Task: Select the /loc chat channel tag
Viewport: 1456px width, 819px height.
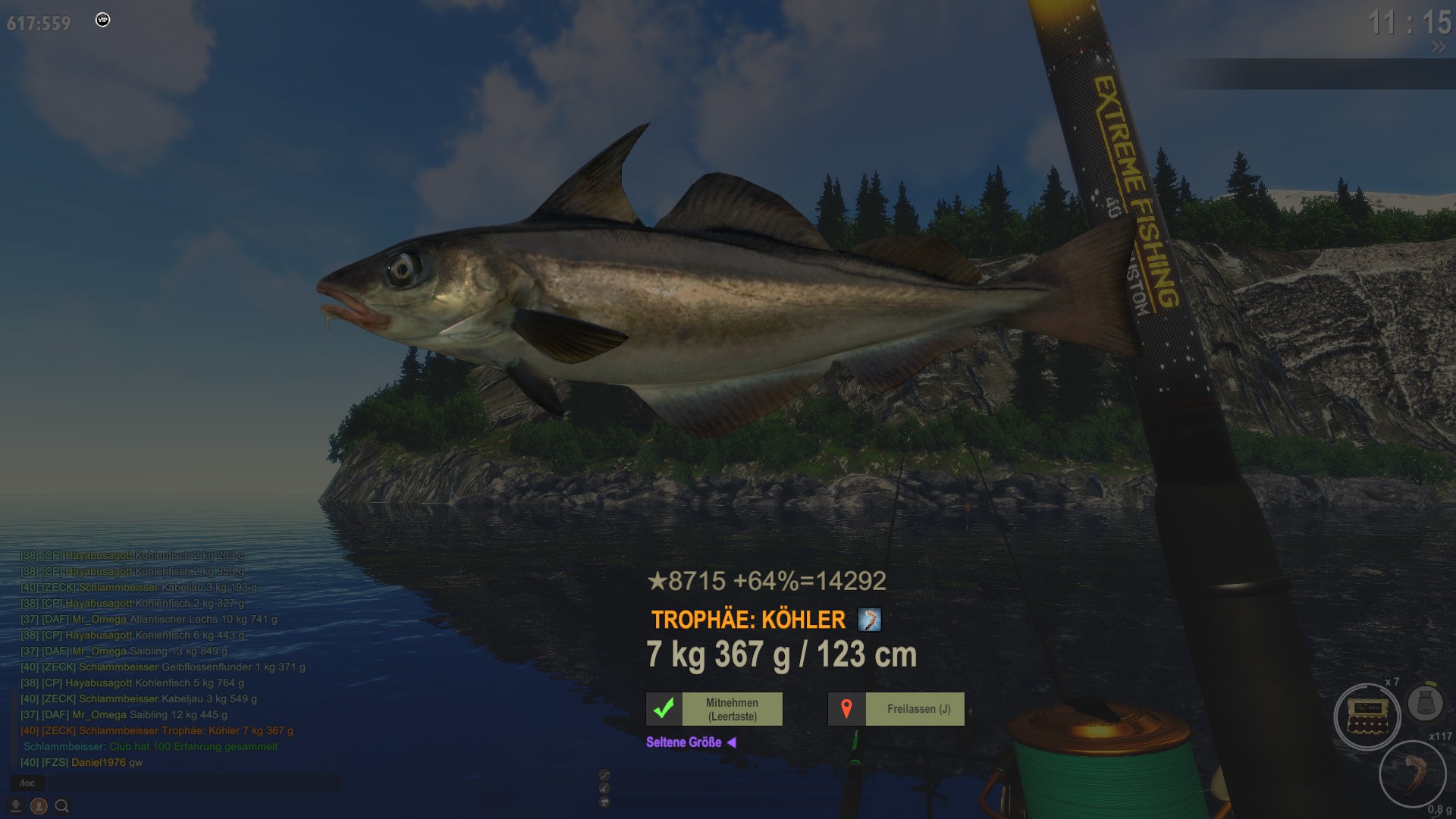Action: 27,783
